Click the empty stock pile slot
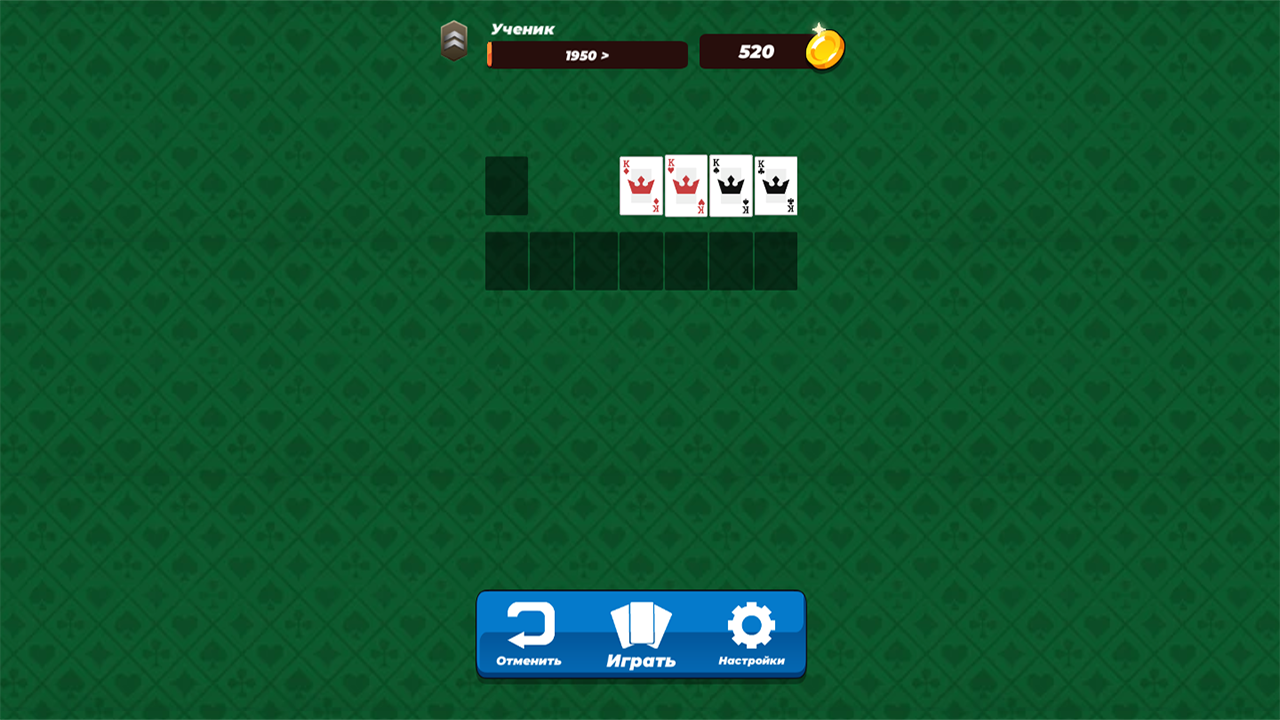This screenshot has height=720, width=1280. point(506,186)
